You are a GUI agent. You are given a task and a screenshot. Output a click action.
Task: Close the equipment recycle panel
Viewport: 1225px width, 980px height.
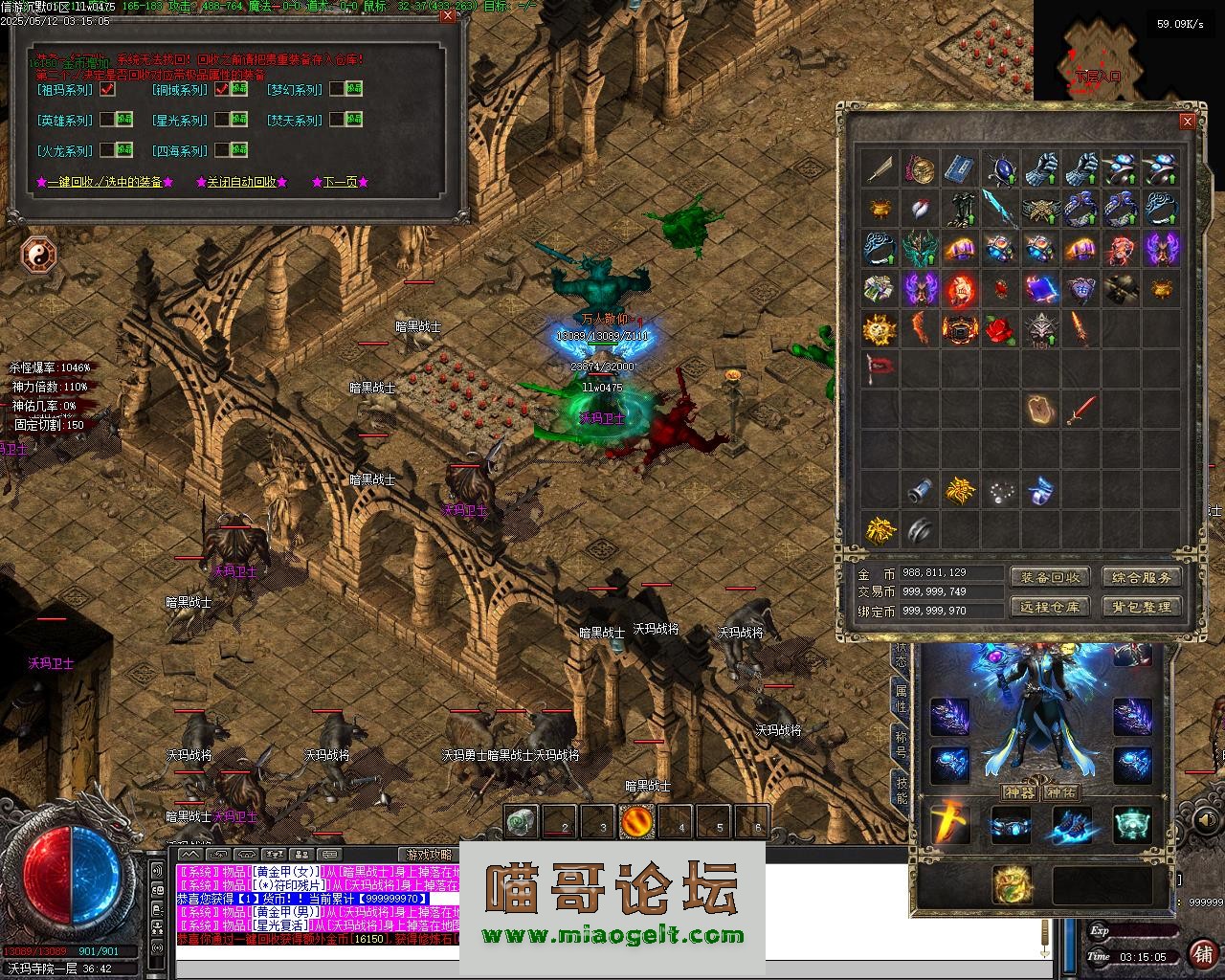pos(449,16)
